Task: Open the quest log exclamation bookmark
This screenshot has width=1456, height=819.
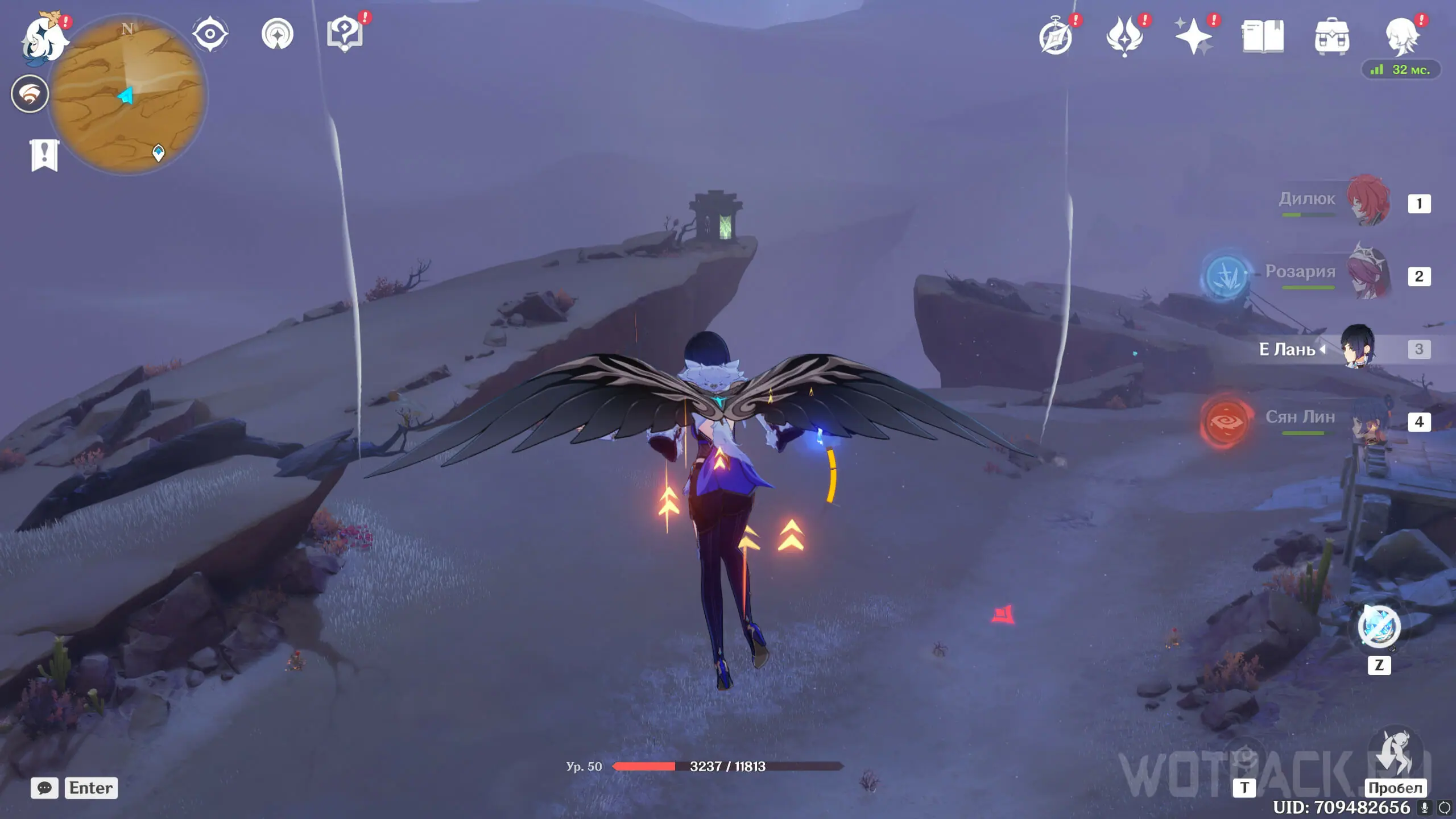Action: click(x=44, y=155)
